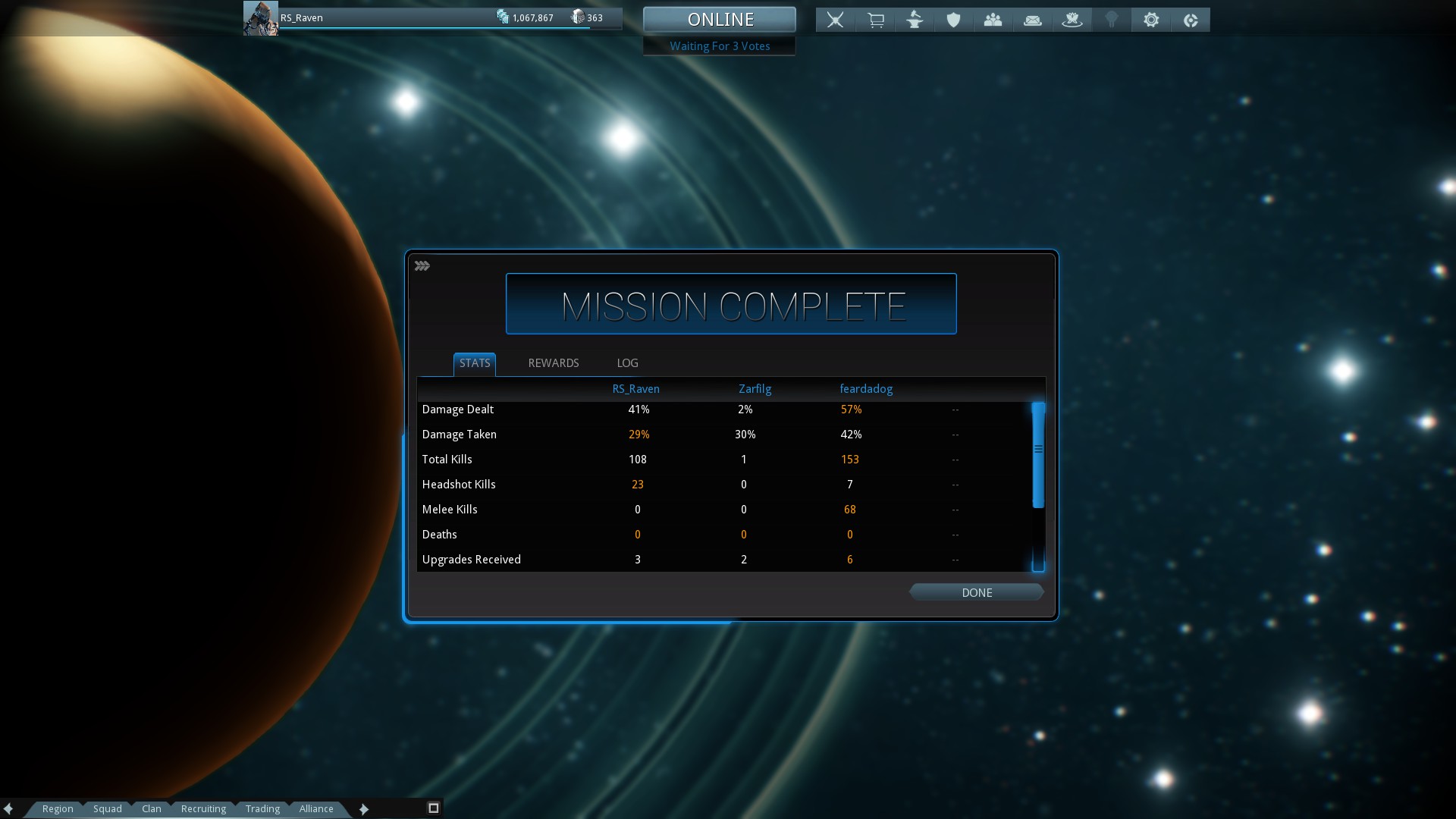This screenshot has width=1456, height=819.
Task: Select the Clan chat tab
Action: [152, 809]
